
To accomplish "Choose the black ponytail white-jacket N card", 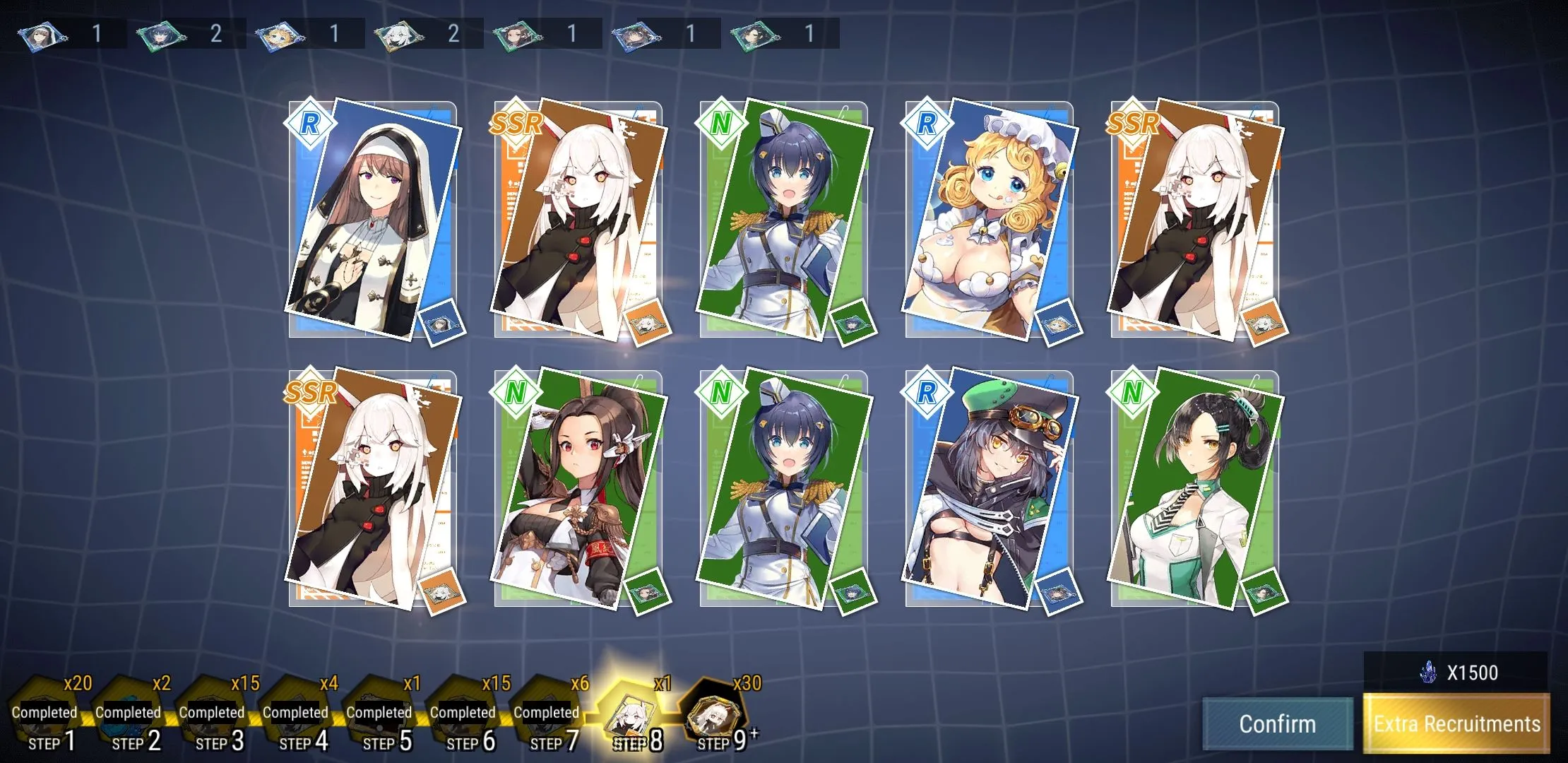I will pos(1195,487).
